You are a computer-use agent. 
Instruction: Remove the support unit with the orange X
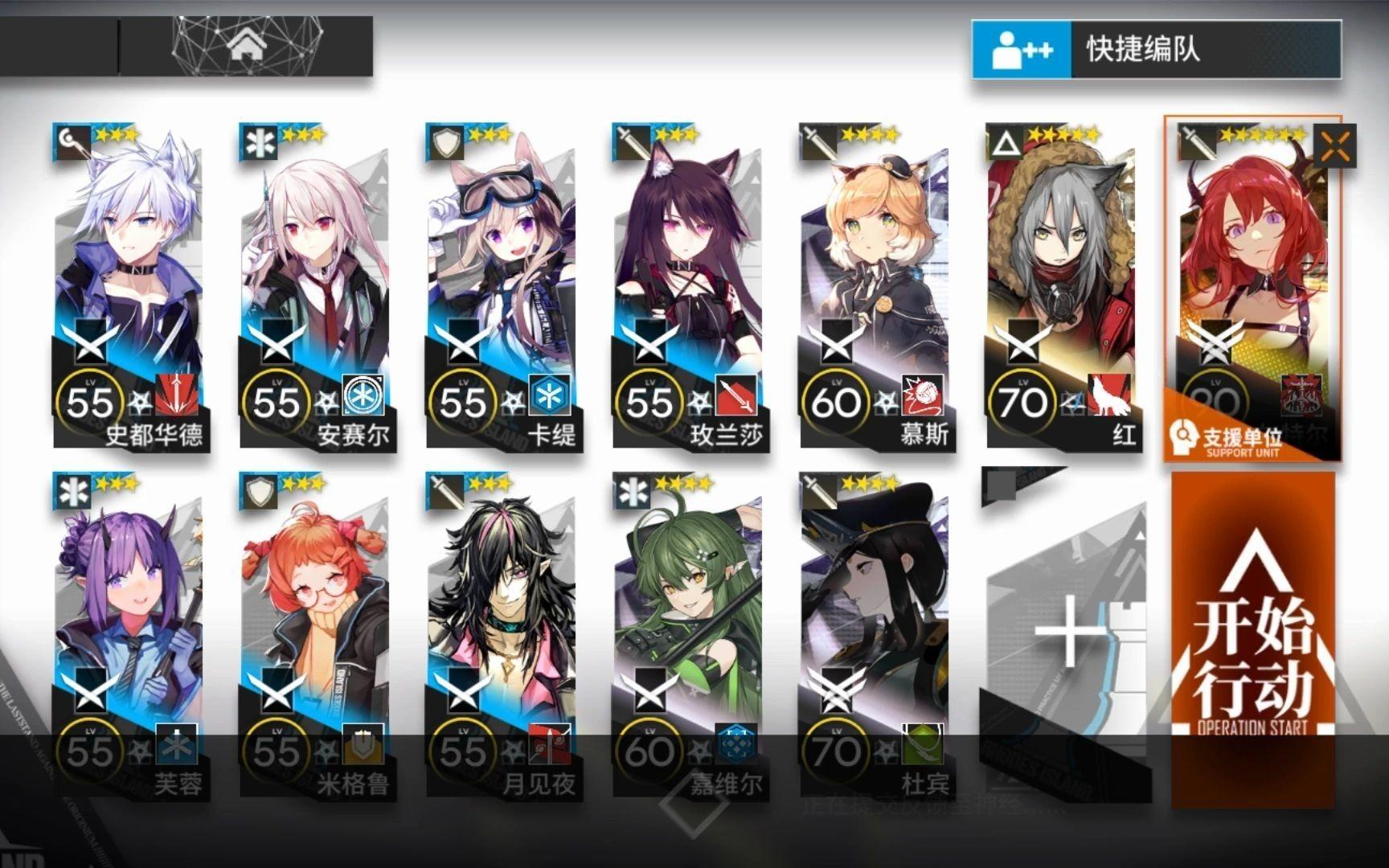[1335, 145]
